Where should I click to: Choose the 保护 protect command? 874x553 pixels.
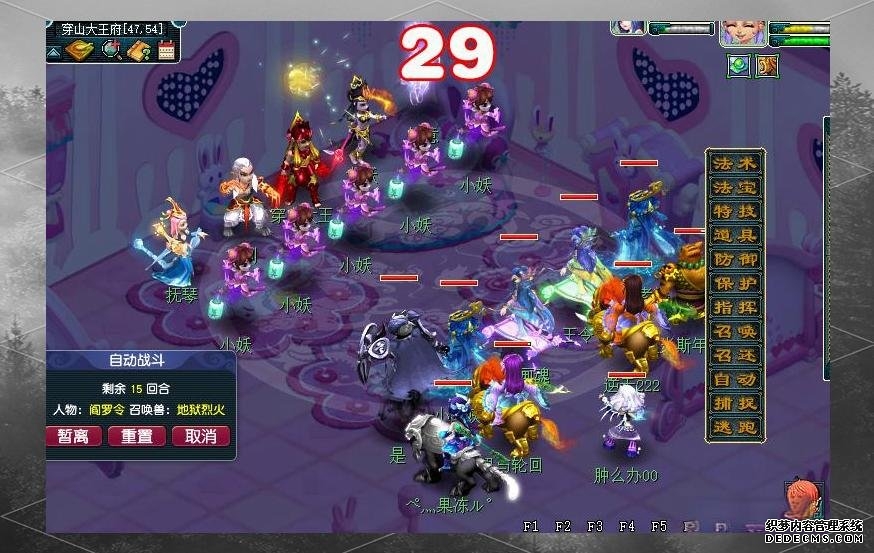point(735,284)
